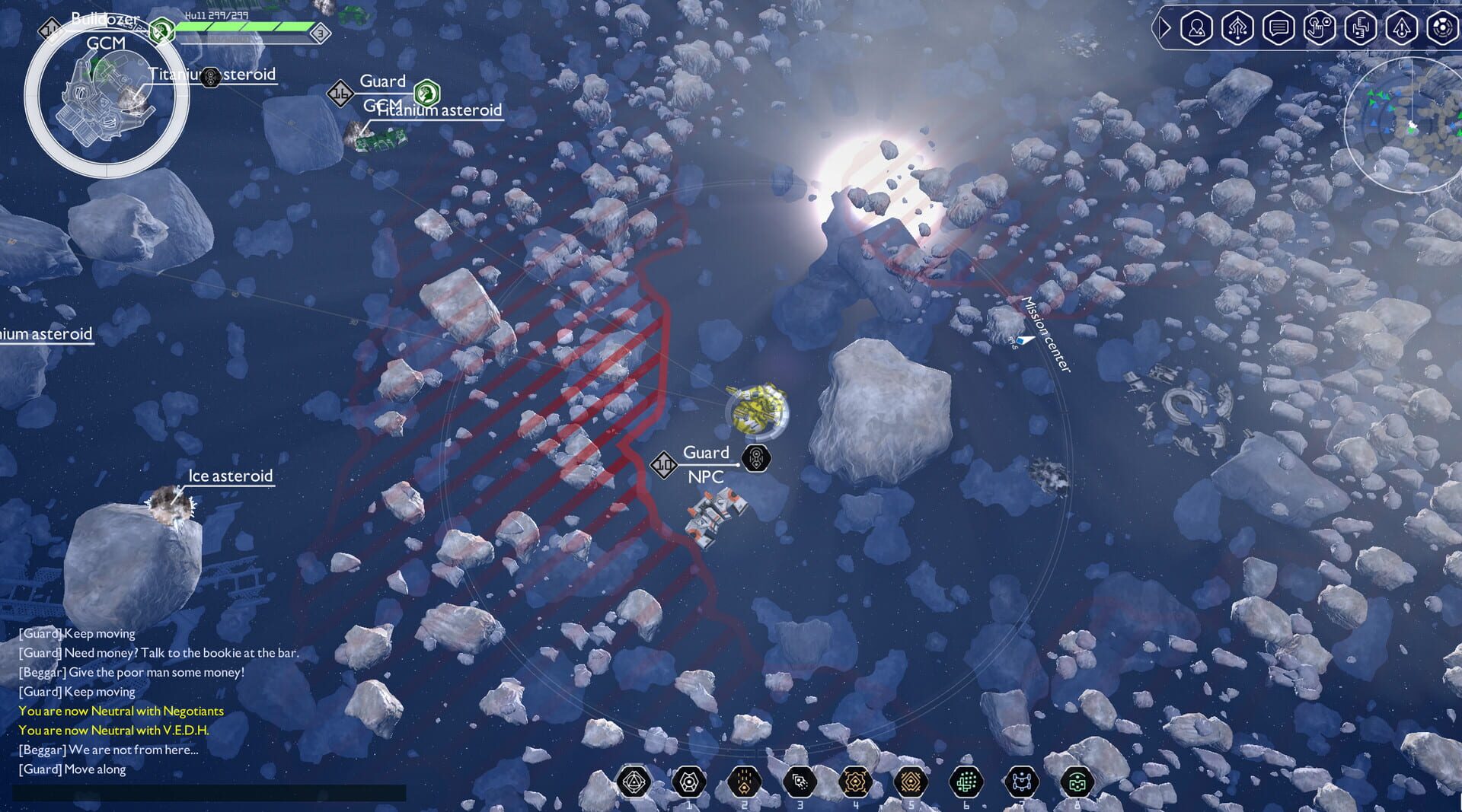Open the interaction settings icon with hand and gear
Image resolution: width=1462 pixels, height=812 pixels.
pyautogui.click(x=1320, y=28)
